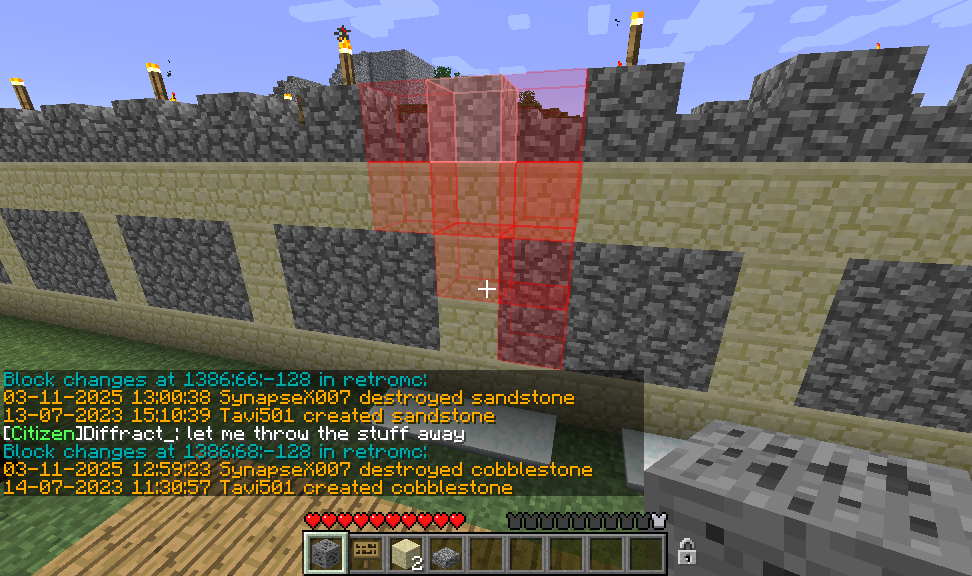This screenshot has width=972, height=576.
Task: Select the cobblestone slab hotbar slot
Action: click(446, 552)
